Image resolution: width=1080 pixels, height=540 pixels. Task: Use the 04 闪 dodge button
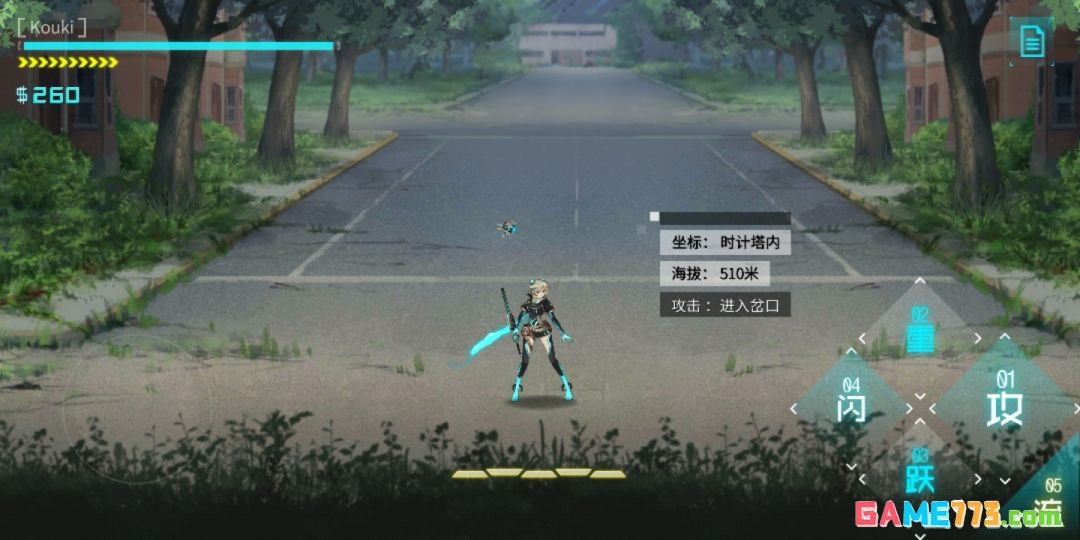851,403
